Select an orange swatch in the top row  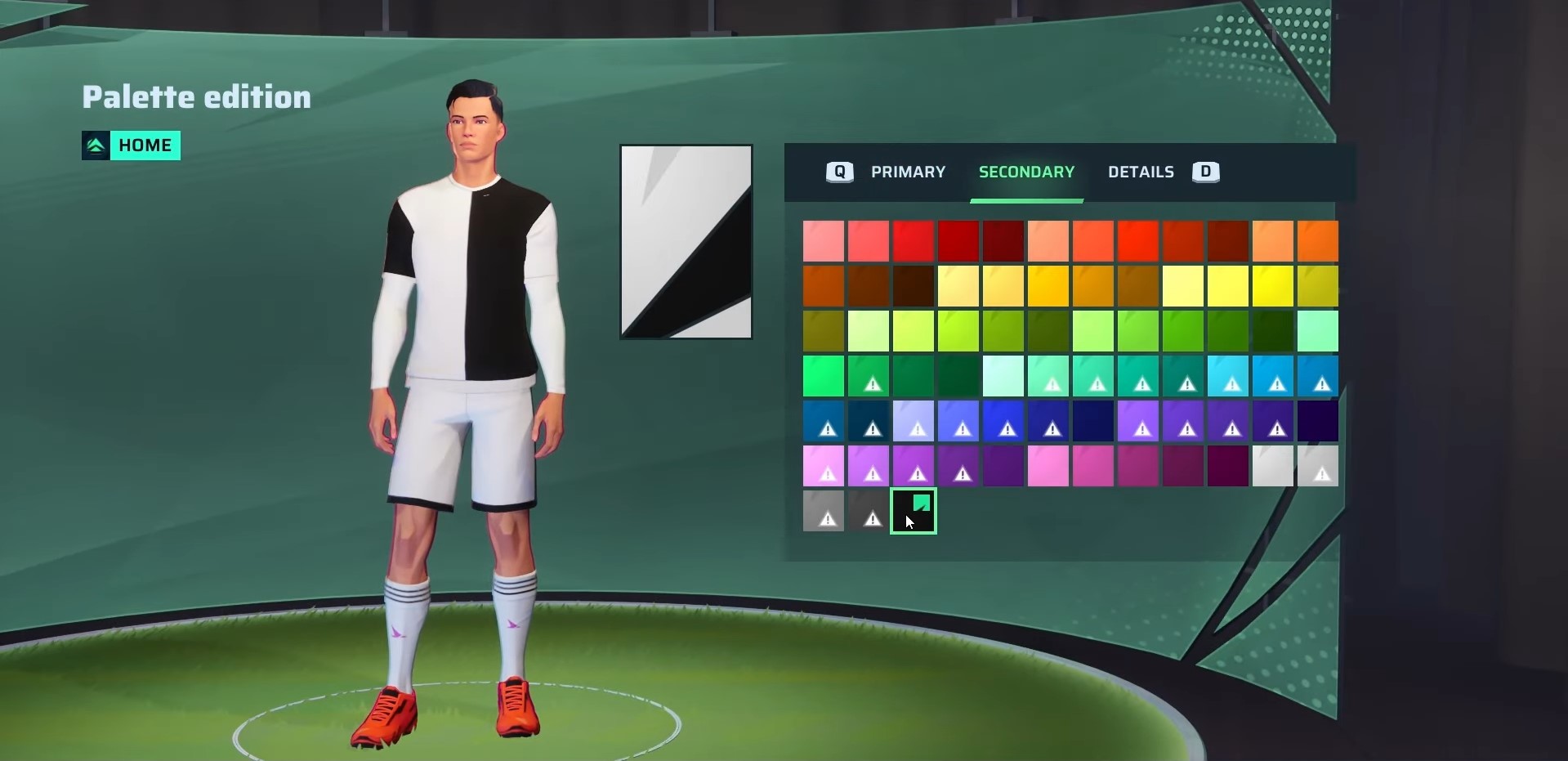1316,241
